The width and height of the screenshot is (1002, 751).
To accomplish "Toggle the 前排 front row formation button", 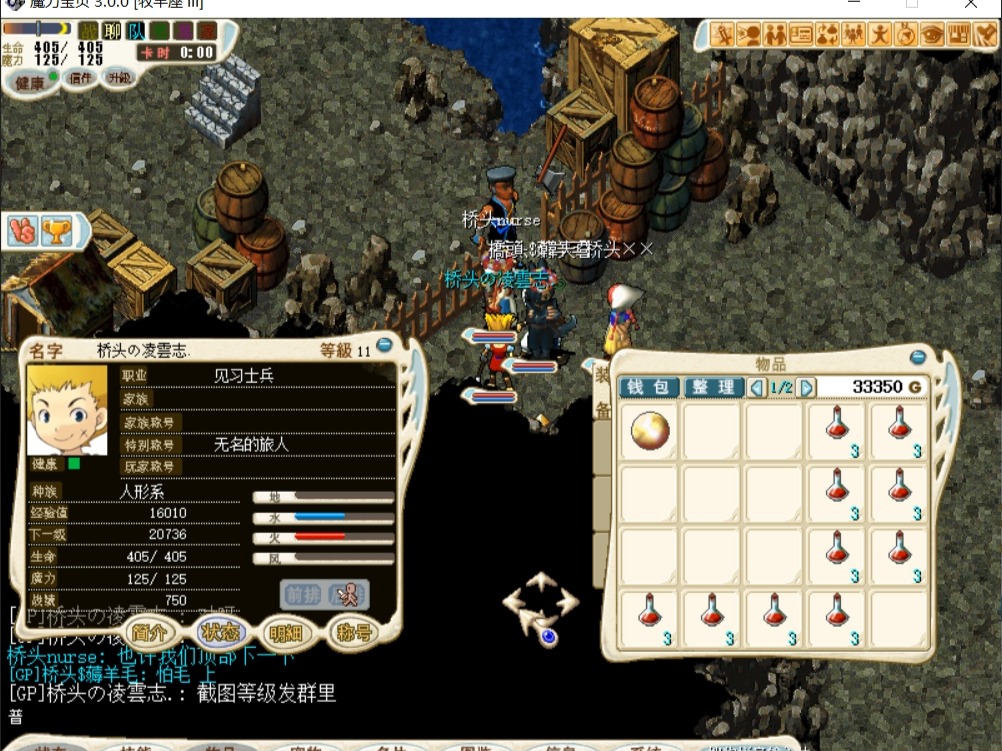I will point(300,594).
